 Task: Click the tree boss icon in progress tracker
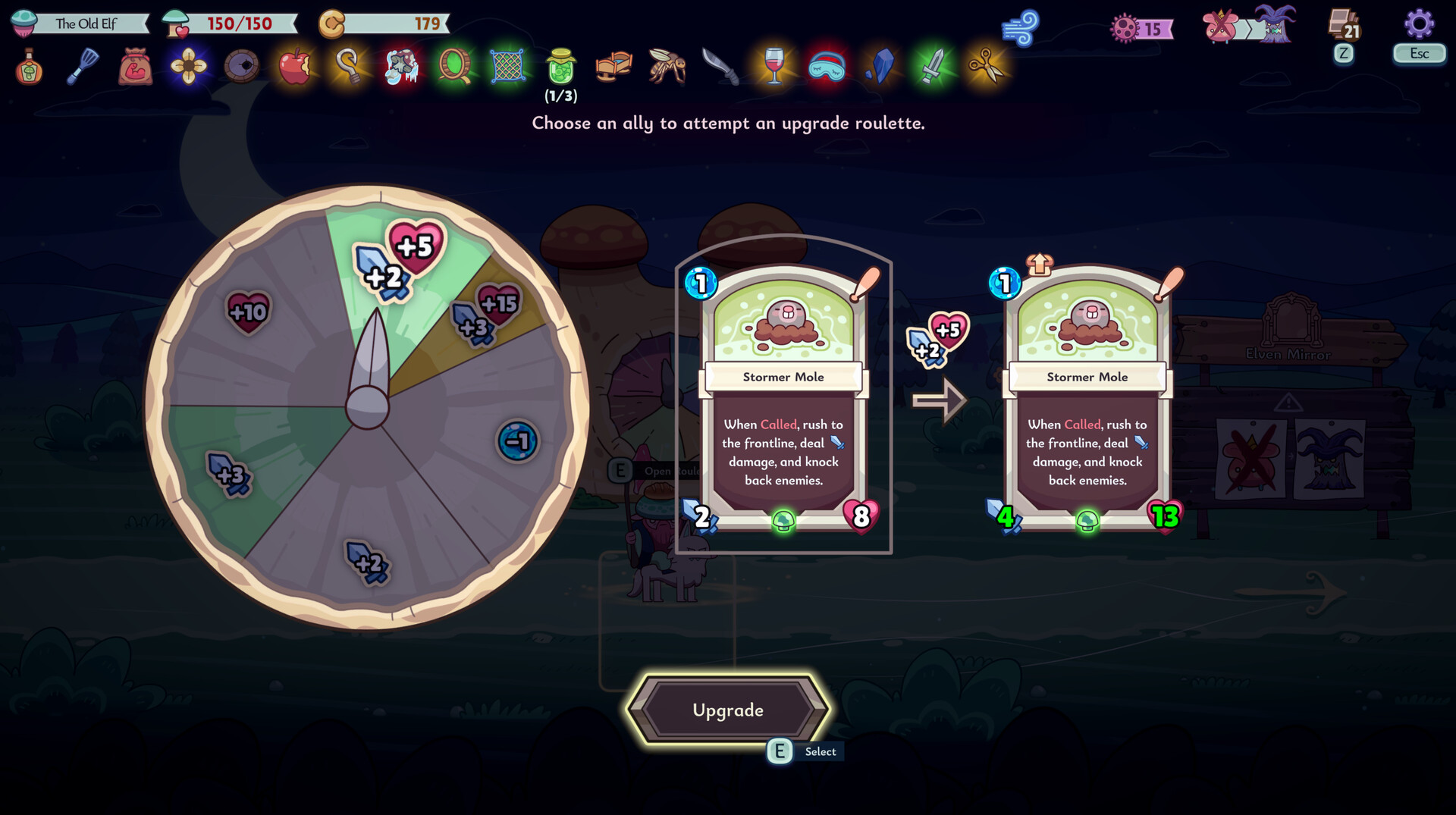click(x=1276, y=26)
